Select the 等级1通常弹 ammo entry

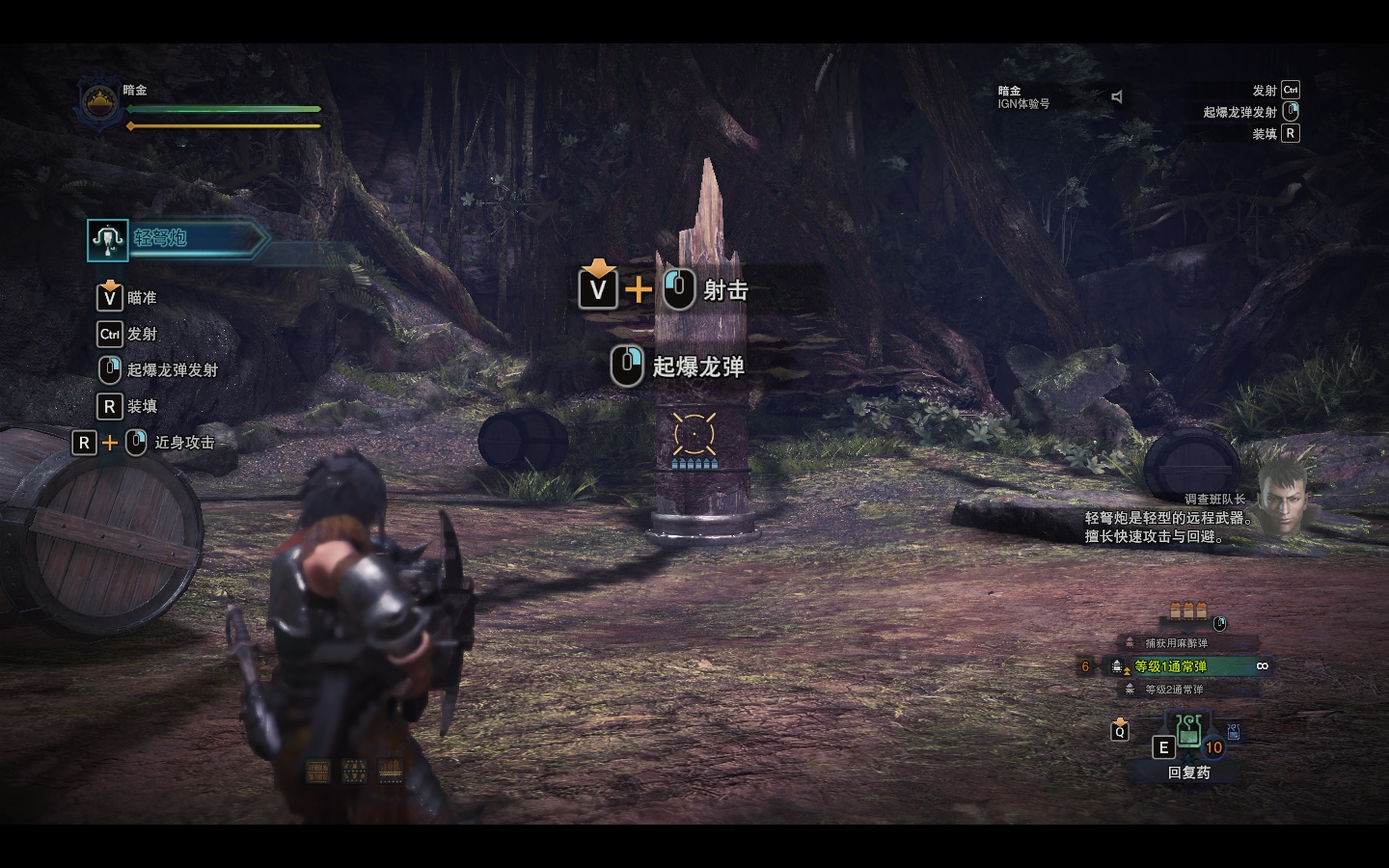tap(1170, 666)
